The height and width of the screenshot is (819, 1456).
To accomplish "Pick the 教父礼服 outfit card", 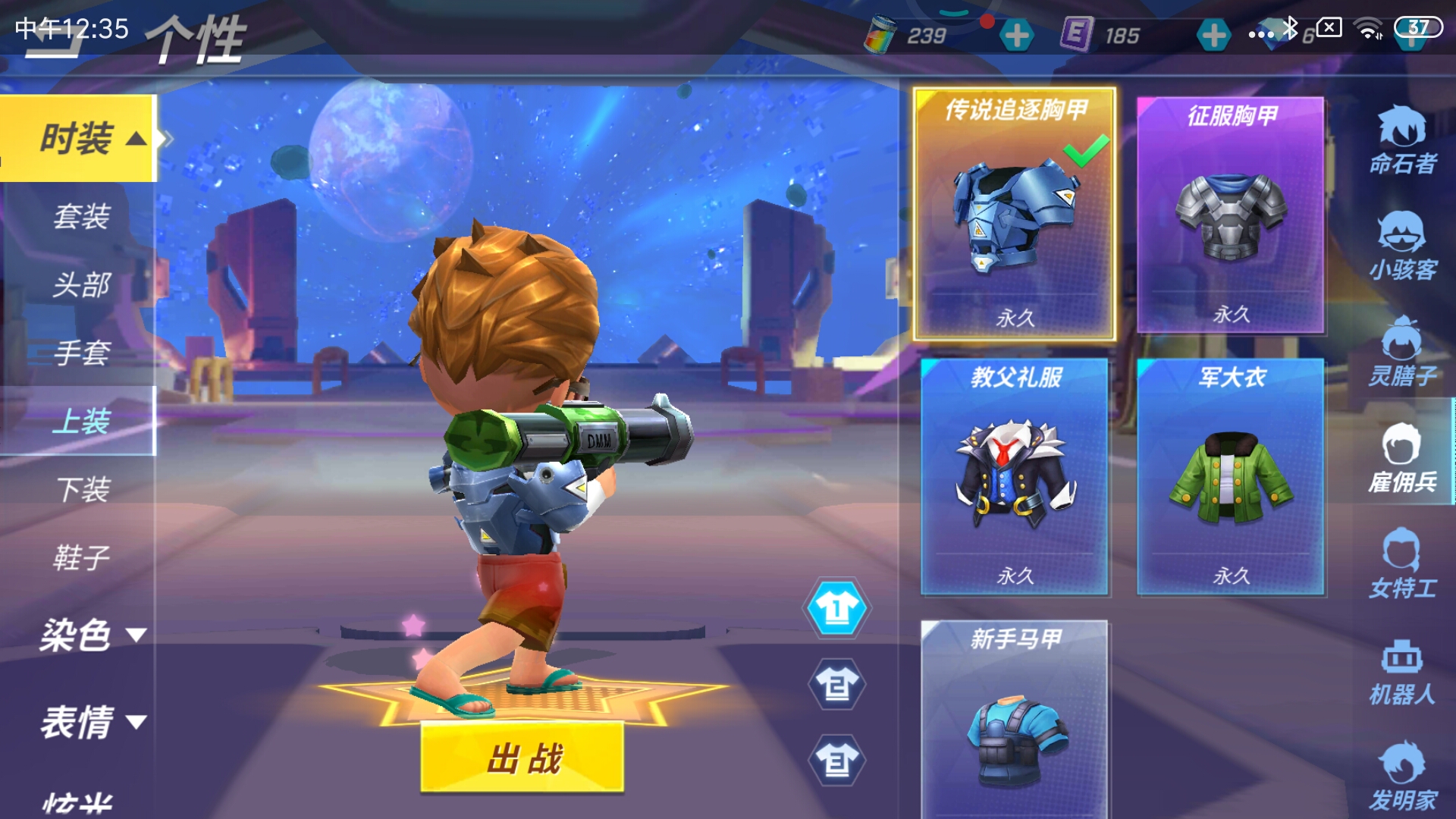I will click(1015, 476).
